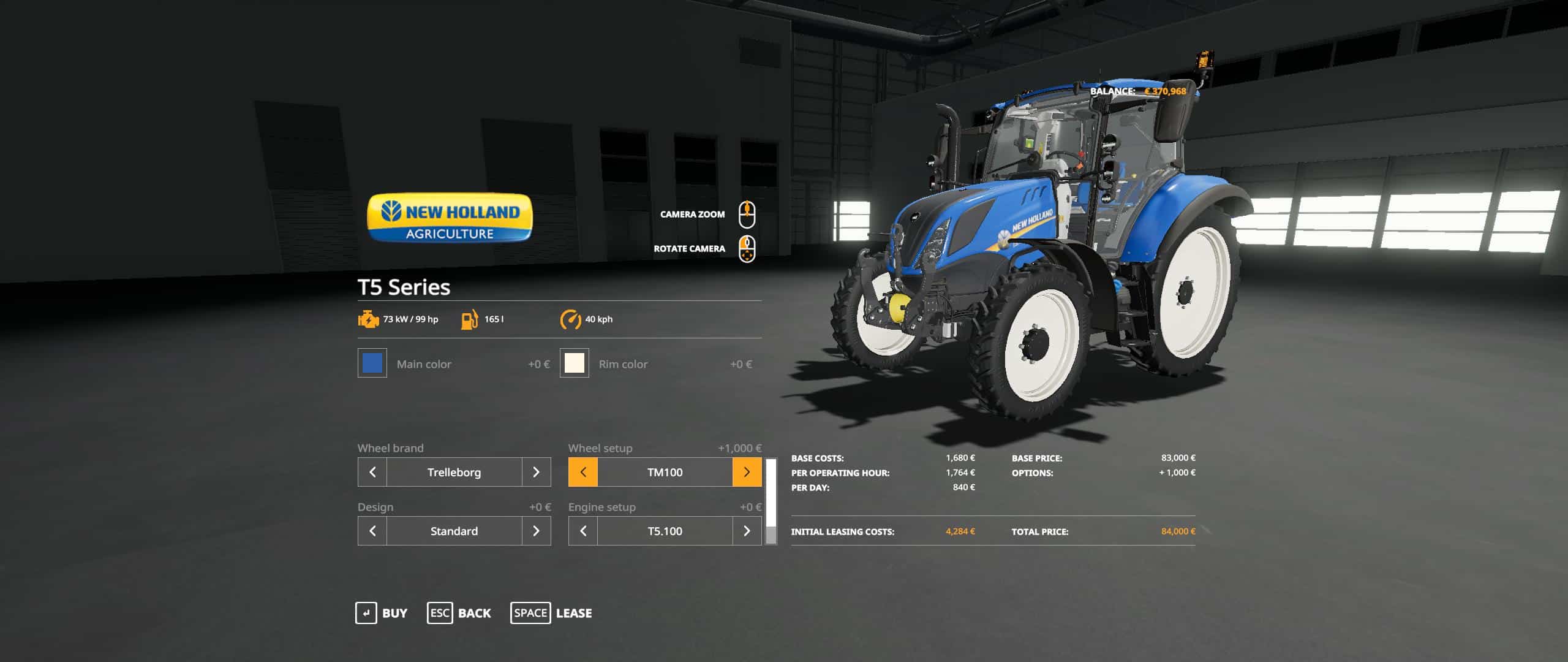1568x662 pixels.
Task: Pick previous Engine setup option
Action: click(583, 531)
